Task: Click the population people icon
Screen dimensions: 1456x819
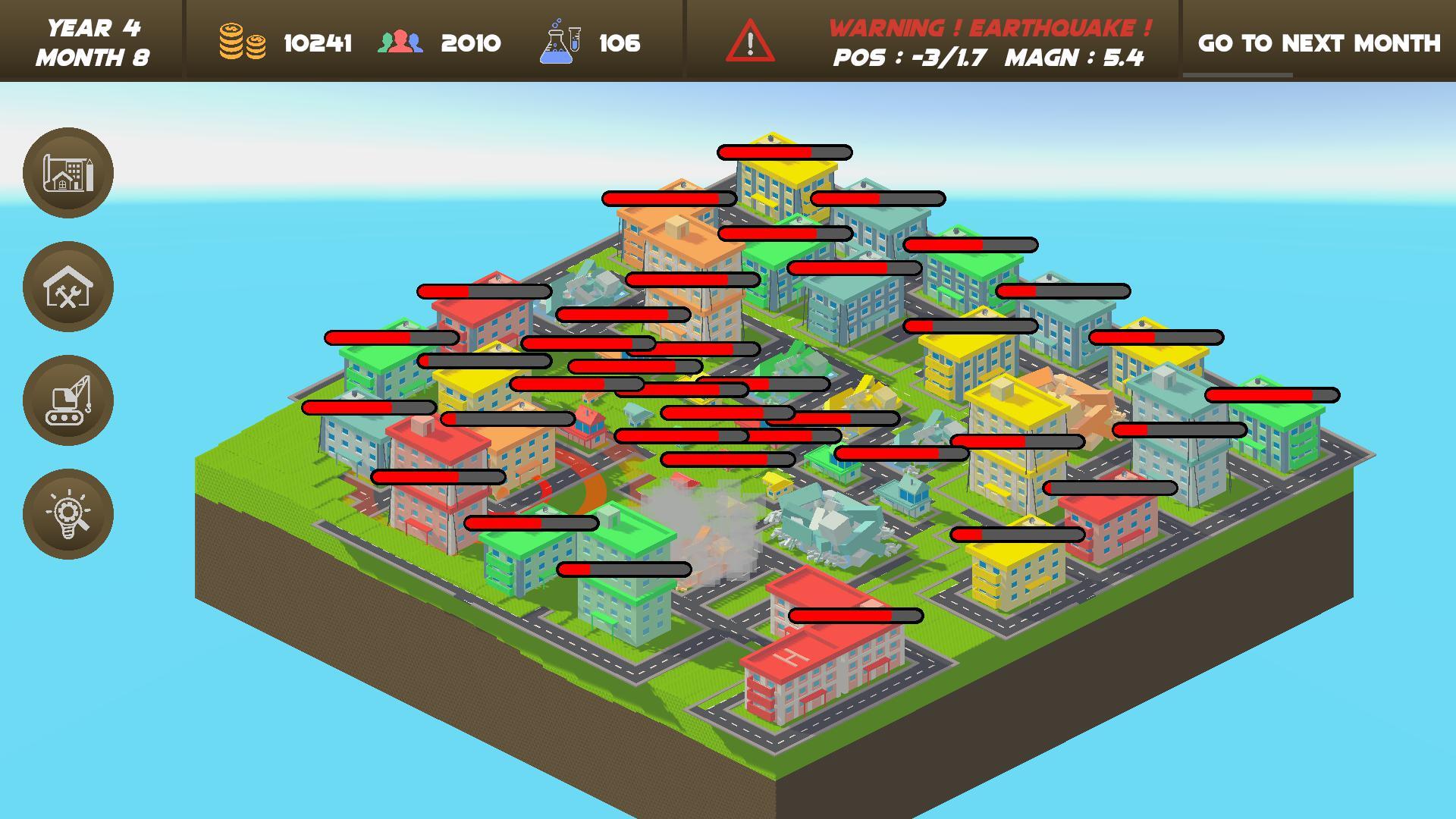Action: [x=400, y=43]
